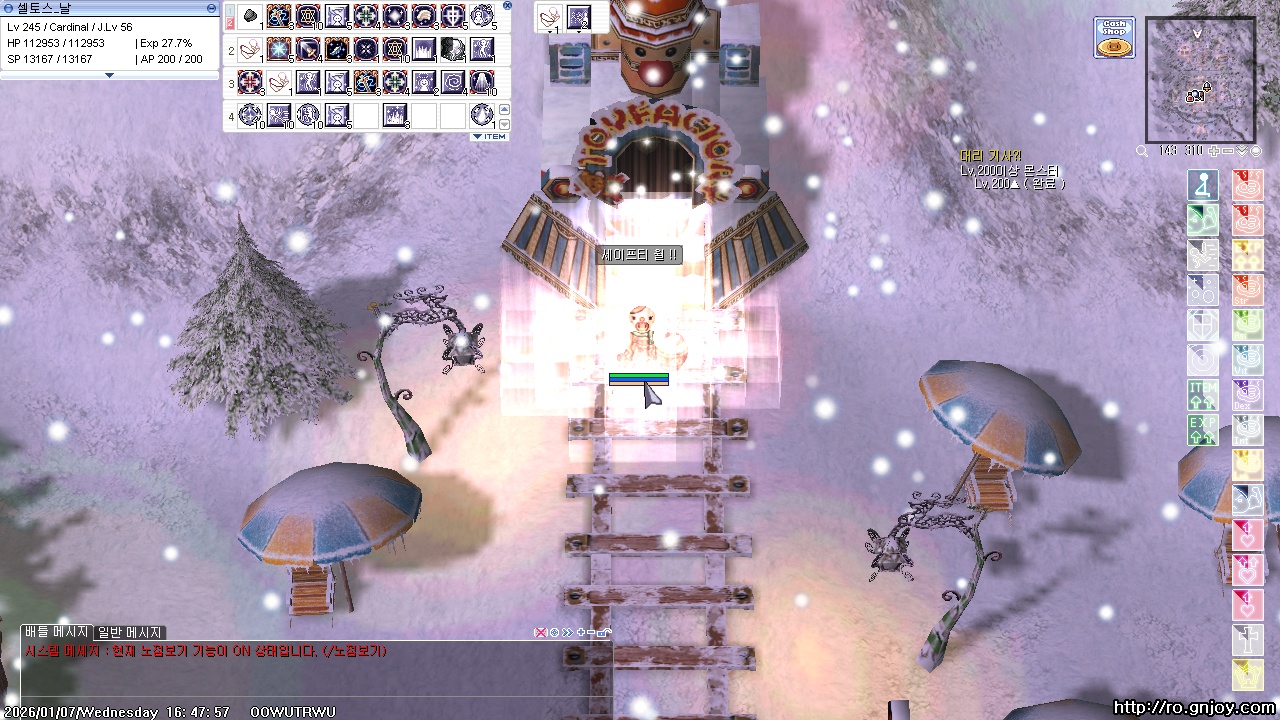Open the minimap magnifier search
Screen dimensions: 1280x720
pos(1142,151)
